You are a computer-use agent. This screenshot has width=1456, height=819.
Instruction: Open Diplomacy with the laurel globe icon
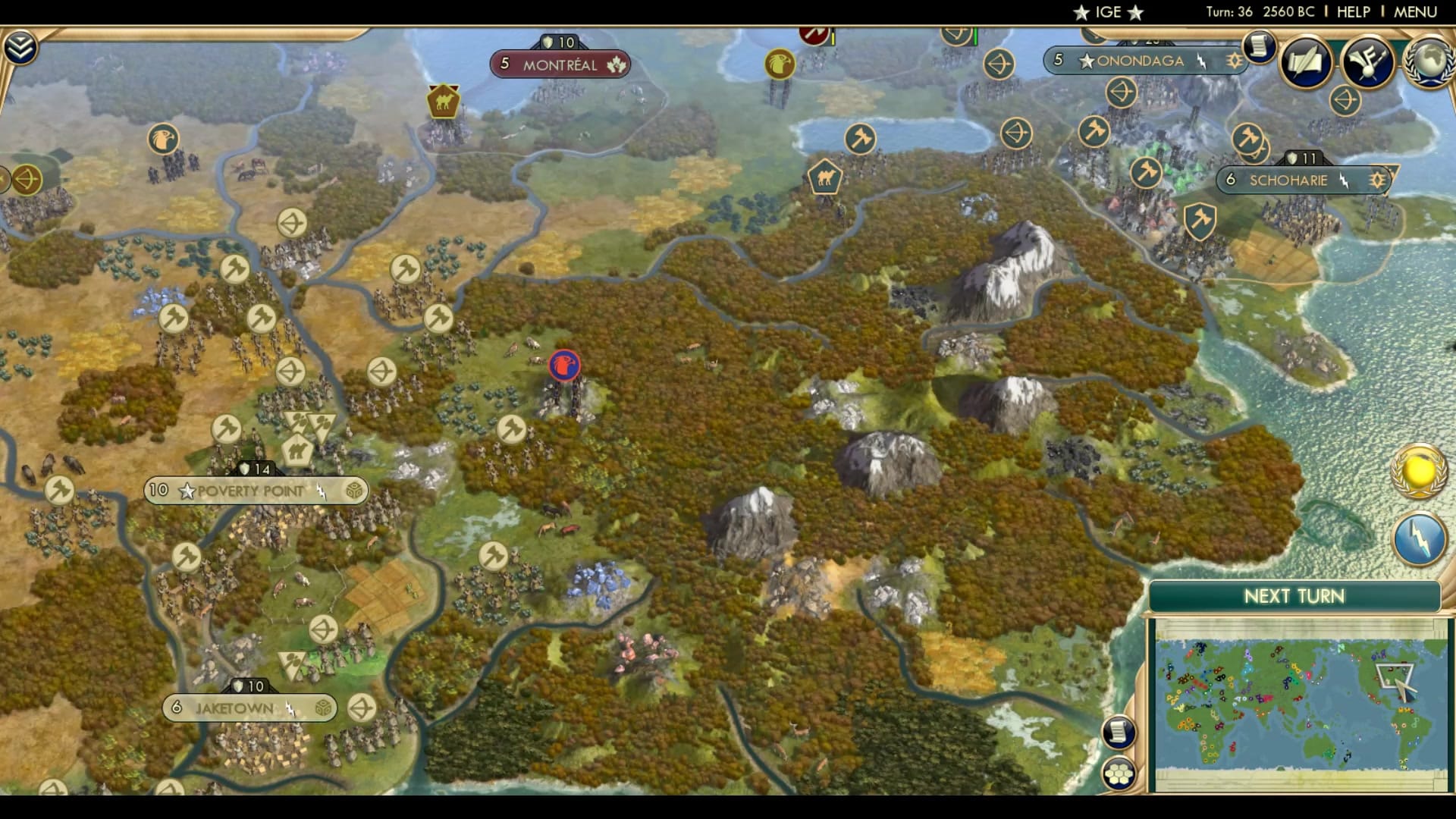point(1429,61)
